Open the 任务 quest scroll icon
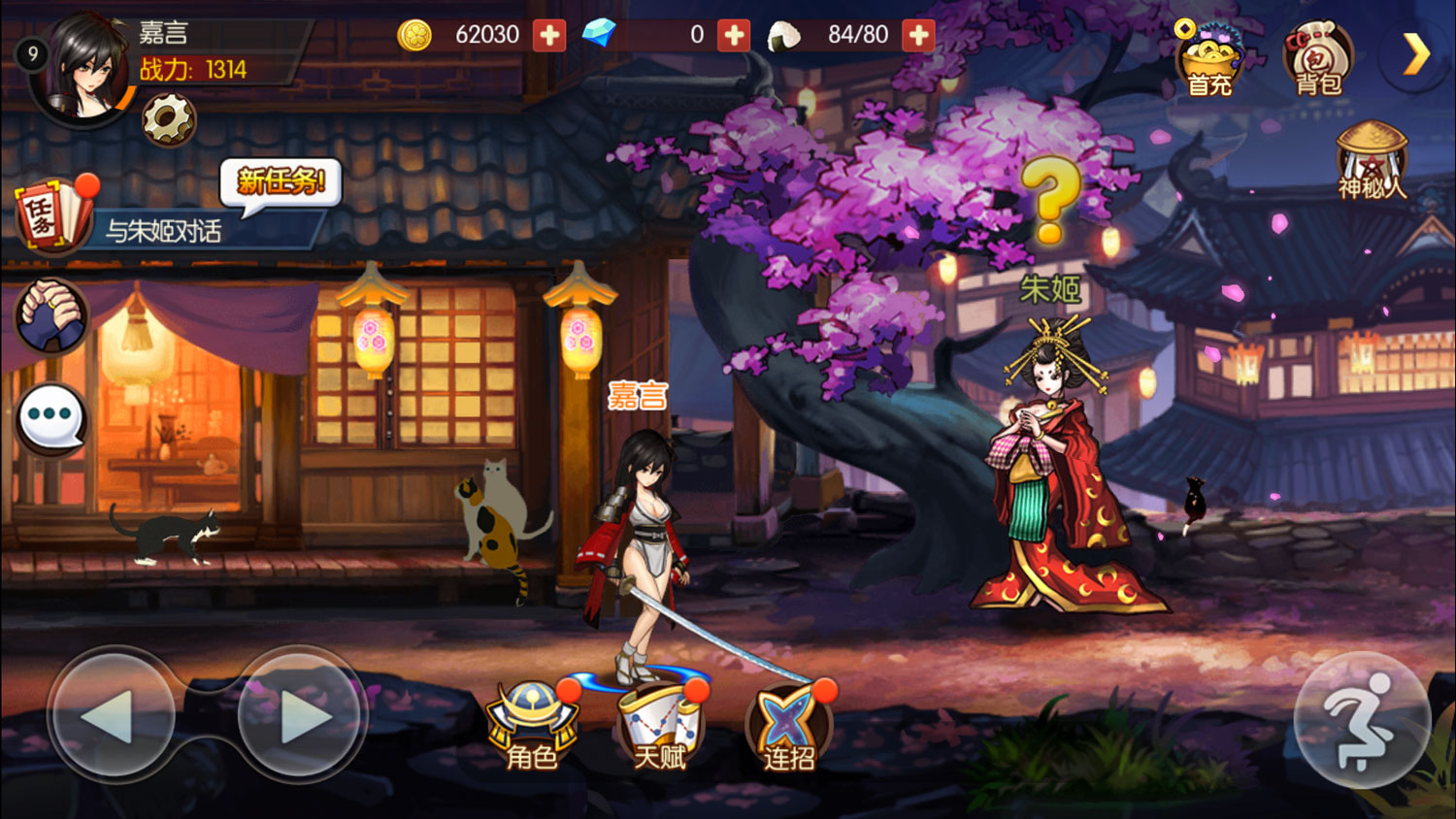 tap(50, 214)
